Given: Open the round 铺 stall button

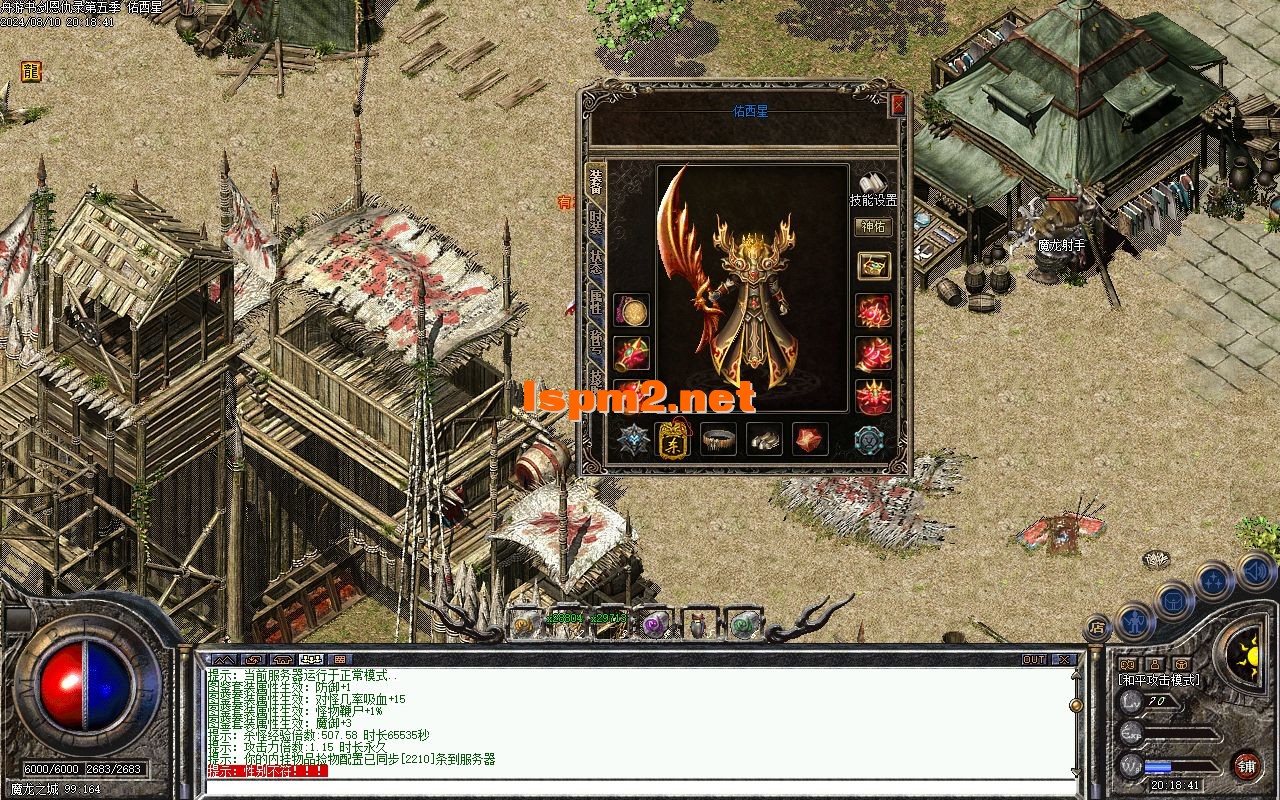Looking at the screenshot, I should 1246,767.
